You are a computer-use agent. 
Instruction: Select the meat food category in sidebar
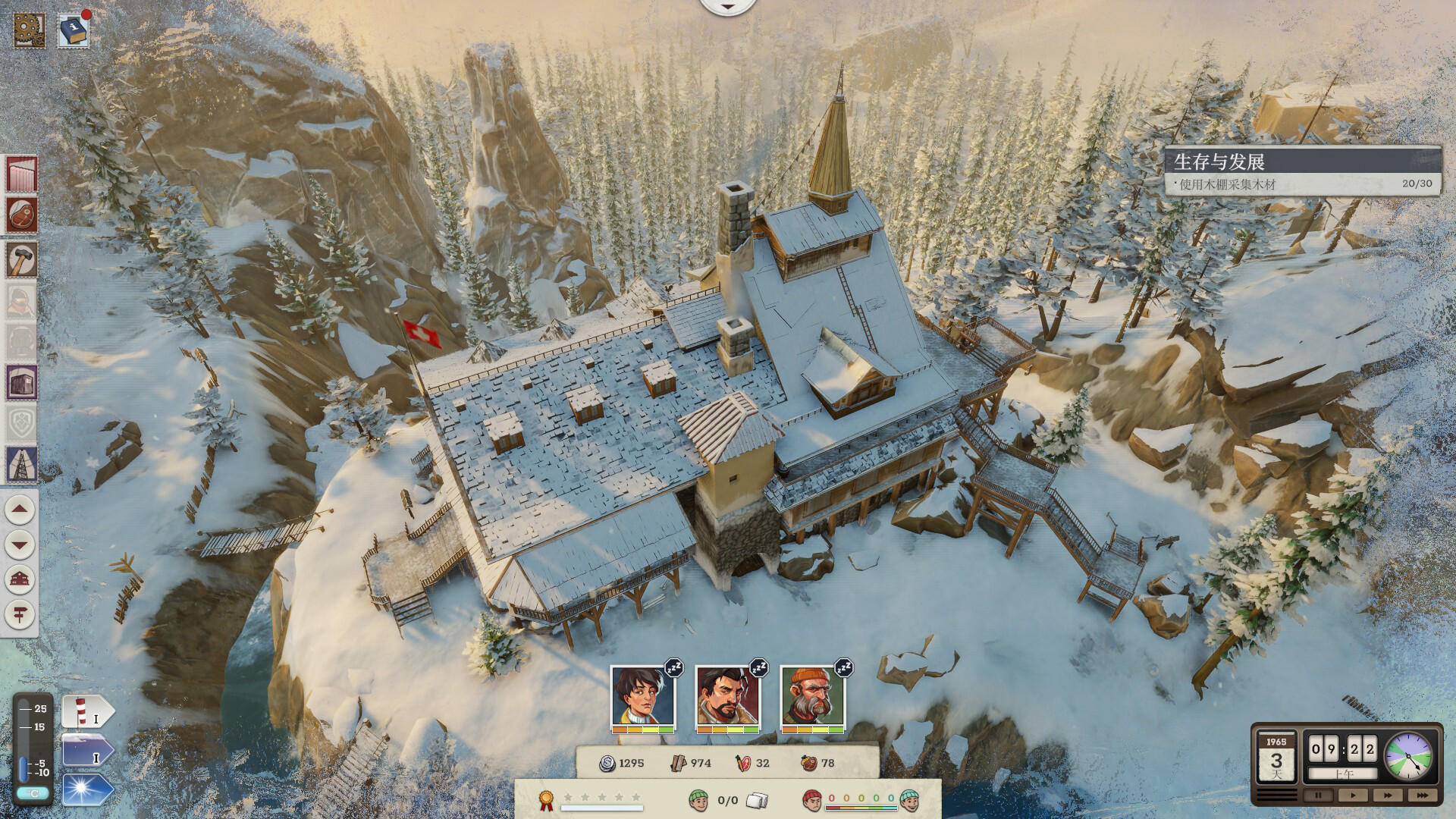click(20, 214)
